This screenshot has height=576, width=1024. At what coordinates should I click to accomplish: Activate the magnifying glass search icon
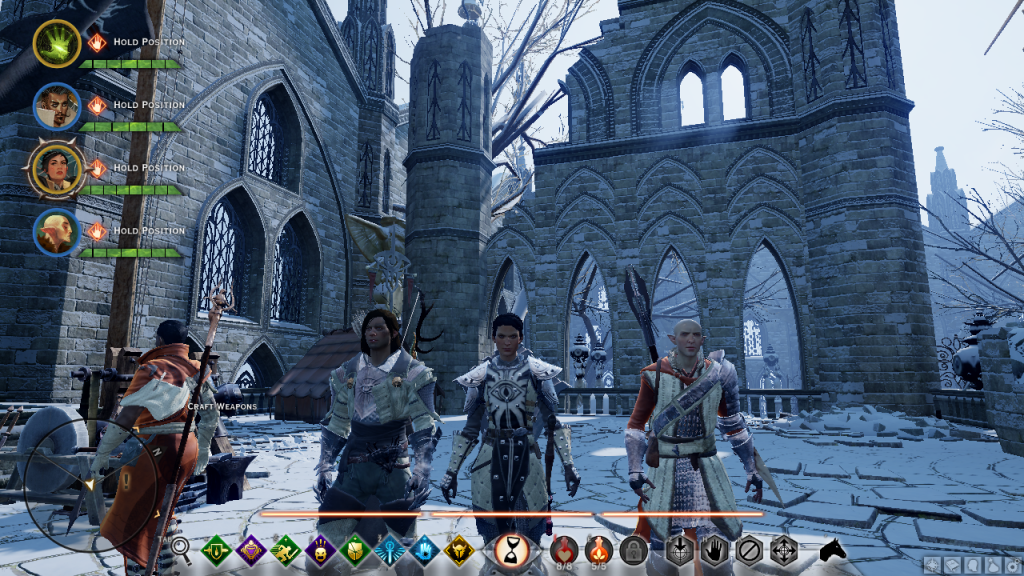pos(181,547)
